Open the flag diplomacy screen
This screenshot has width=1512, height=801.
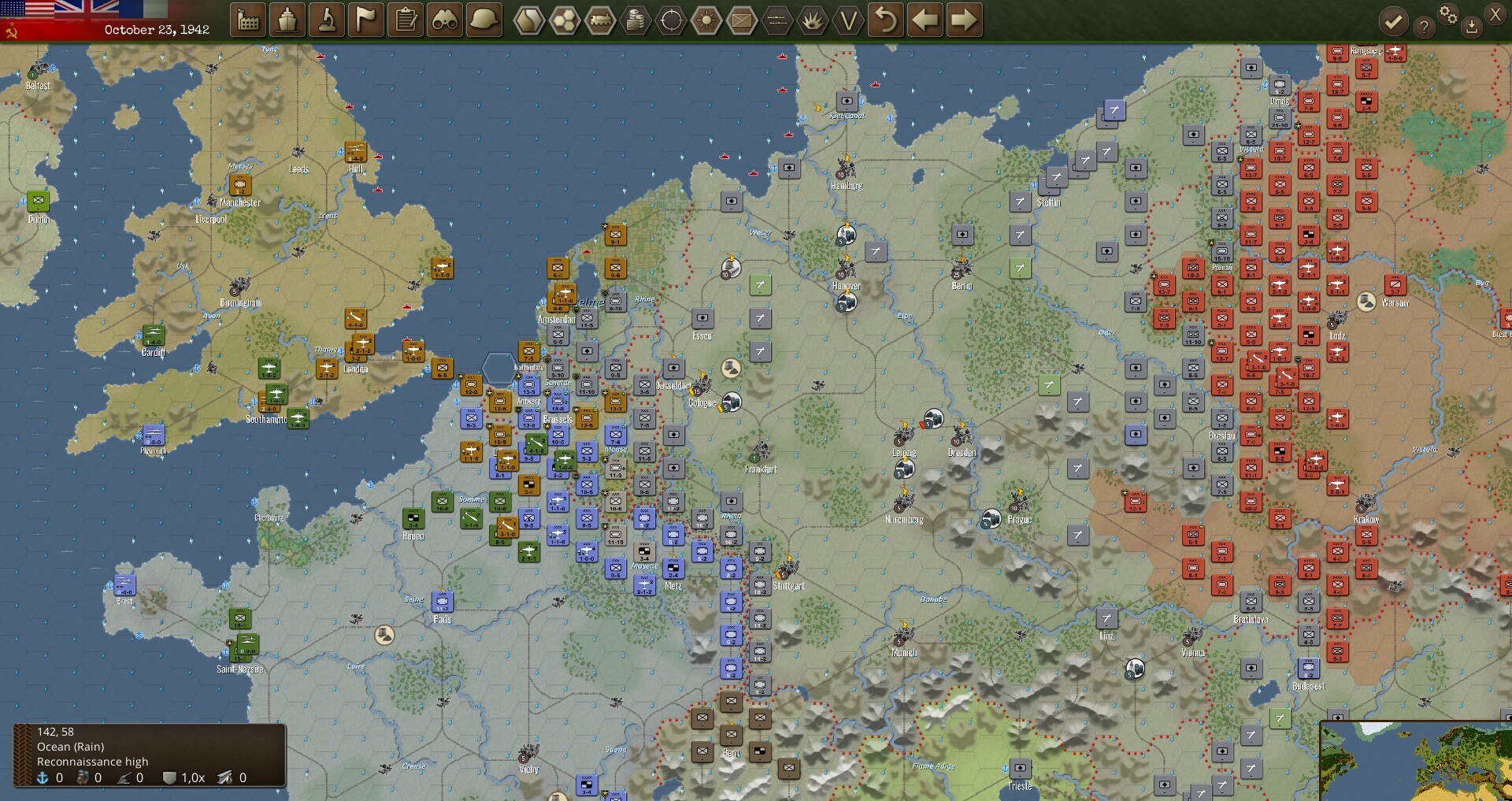click(x=366, y=20)
